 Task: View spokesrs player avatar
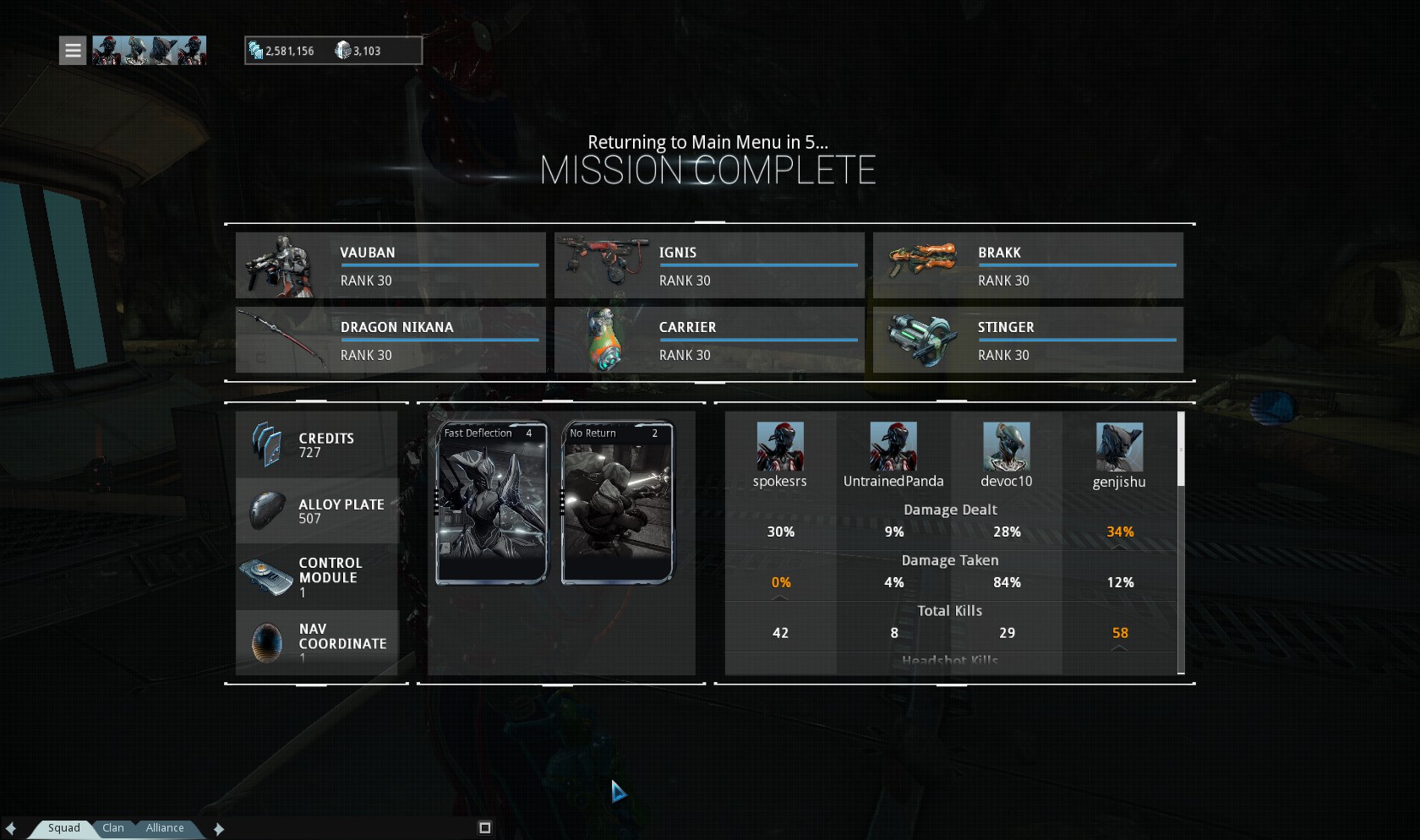(x=779, y=446)
